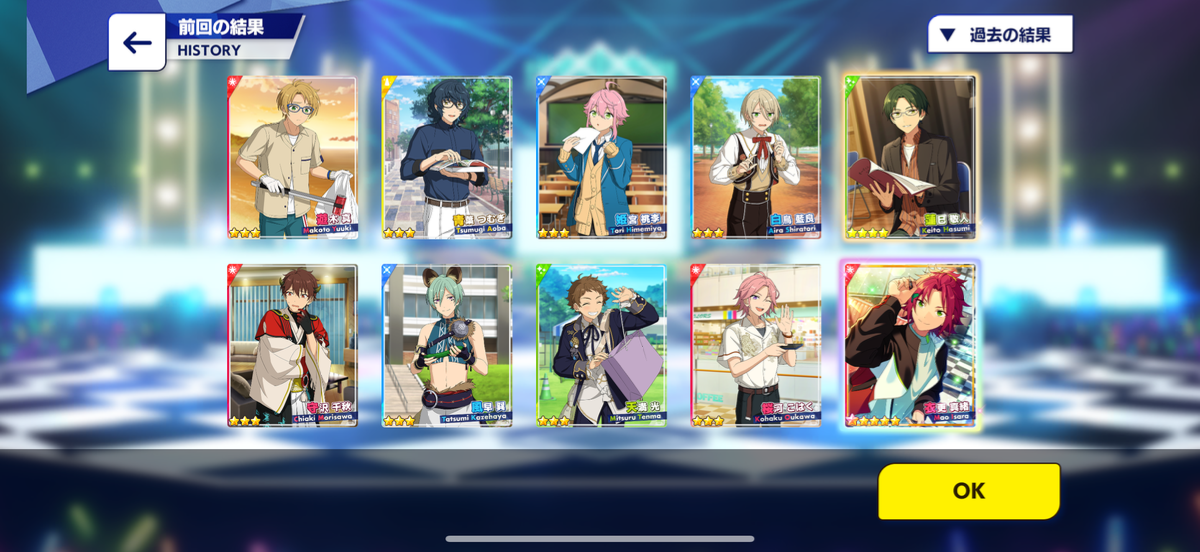Open the Kohaku Oukawa card

756,345
